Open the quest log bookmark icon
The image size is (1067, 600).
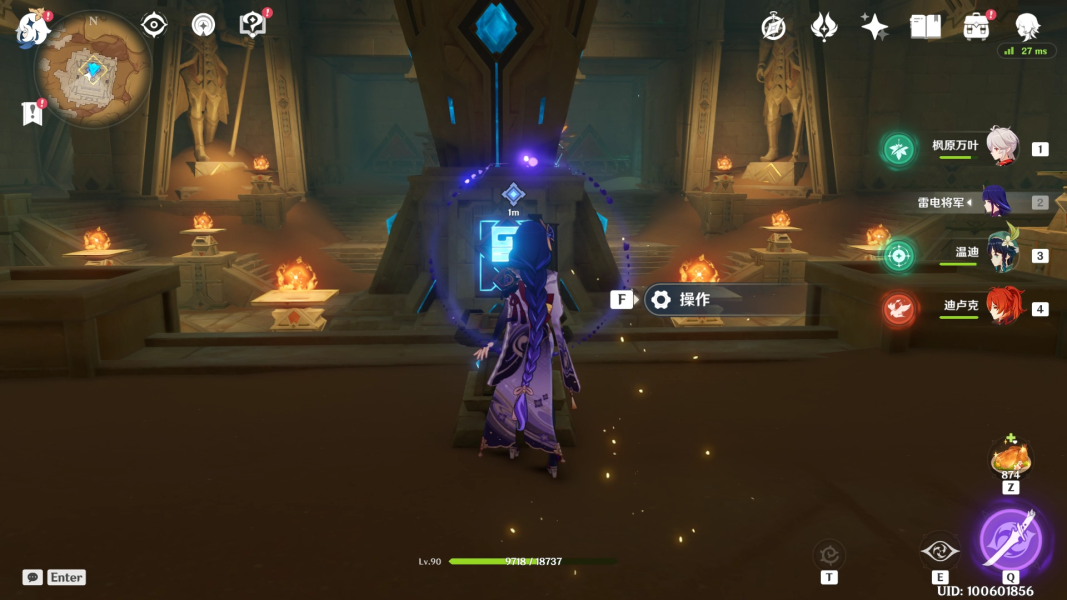(32, 113)
